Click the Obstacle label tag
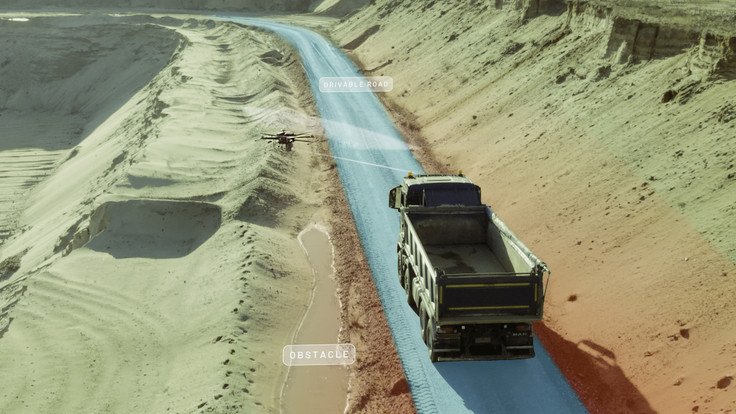 (x=318, y=355)
